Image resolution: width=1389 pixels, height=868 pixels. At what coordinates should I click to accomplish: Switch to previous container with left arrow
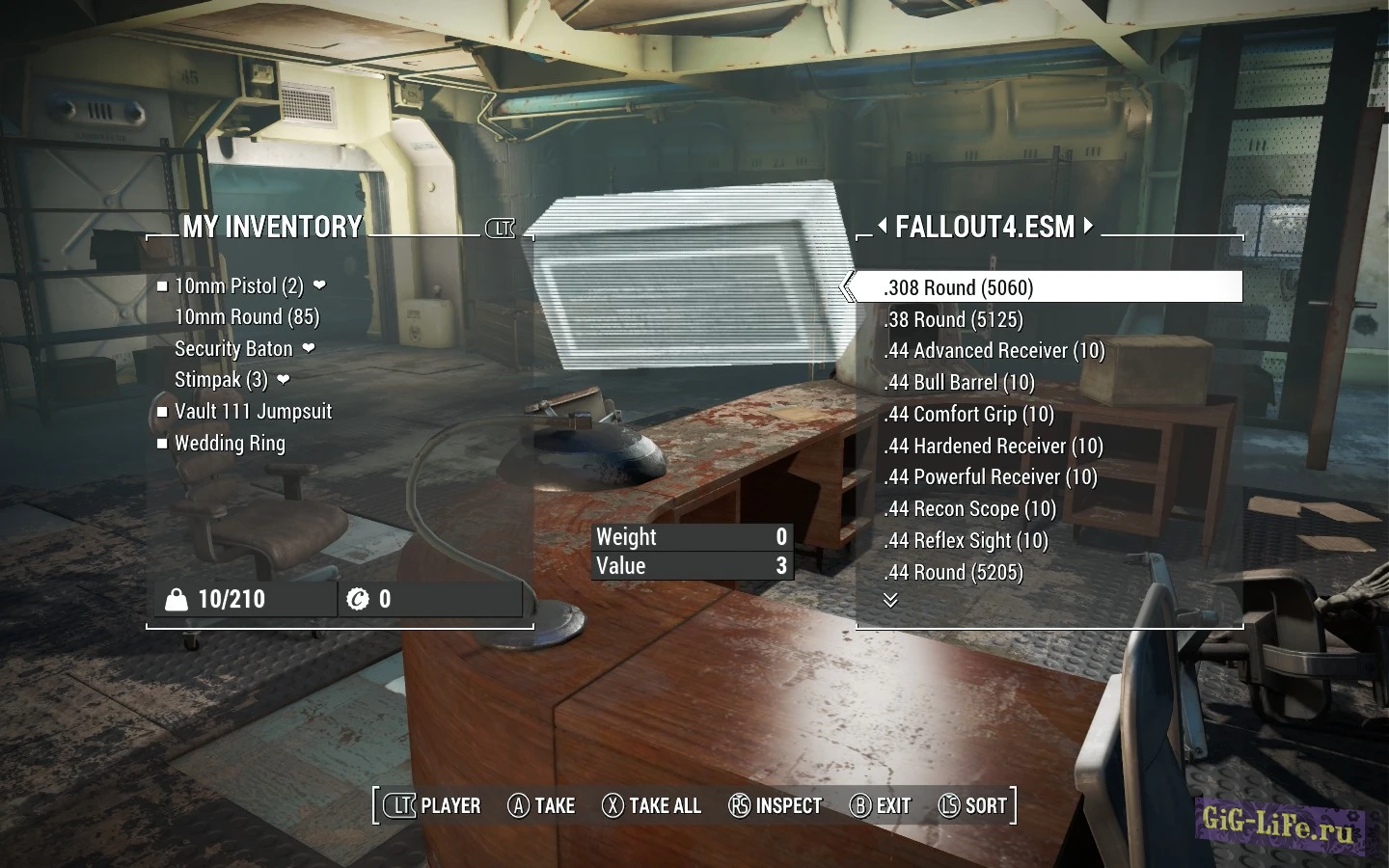click(882, 227)
